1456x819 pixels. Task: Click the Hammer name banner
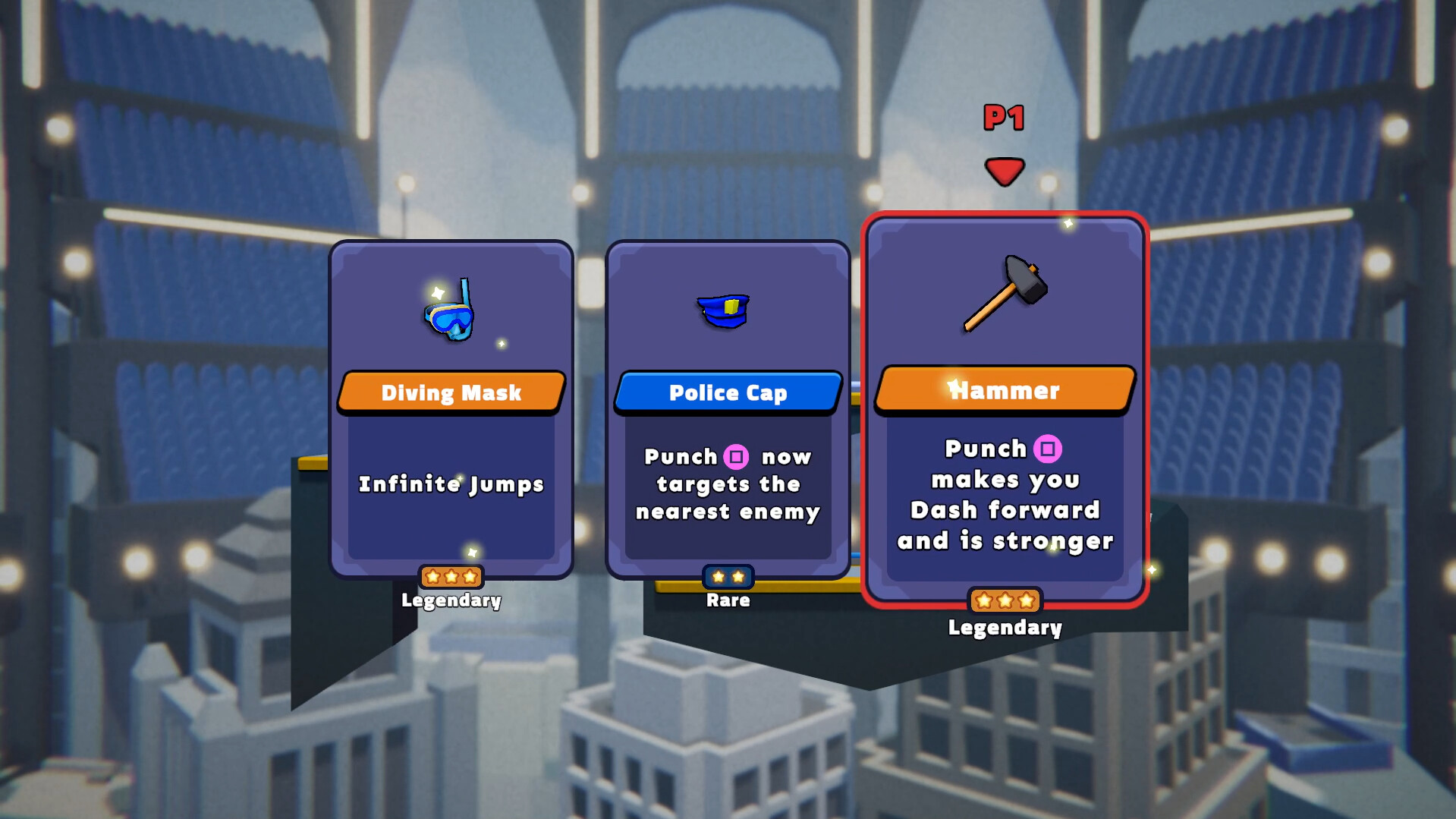[1005, 391]
